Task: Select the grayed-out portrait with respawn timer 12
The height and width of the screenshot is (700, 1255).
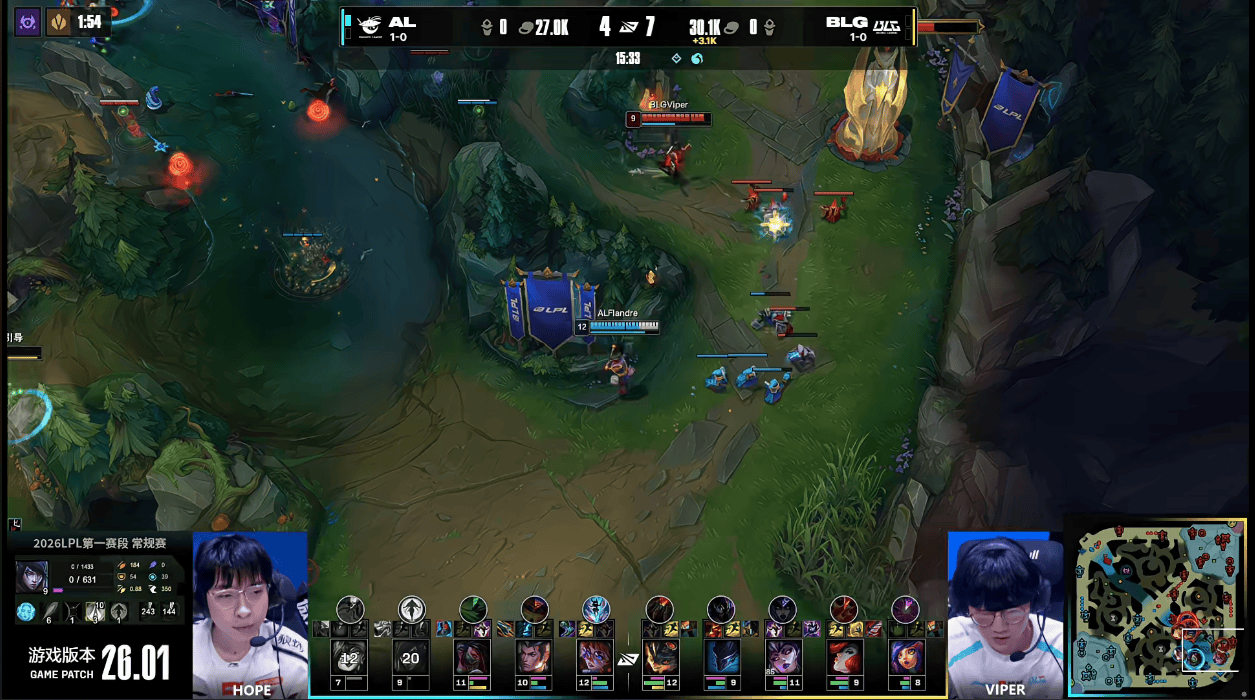Action: 349,658
